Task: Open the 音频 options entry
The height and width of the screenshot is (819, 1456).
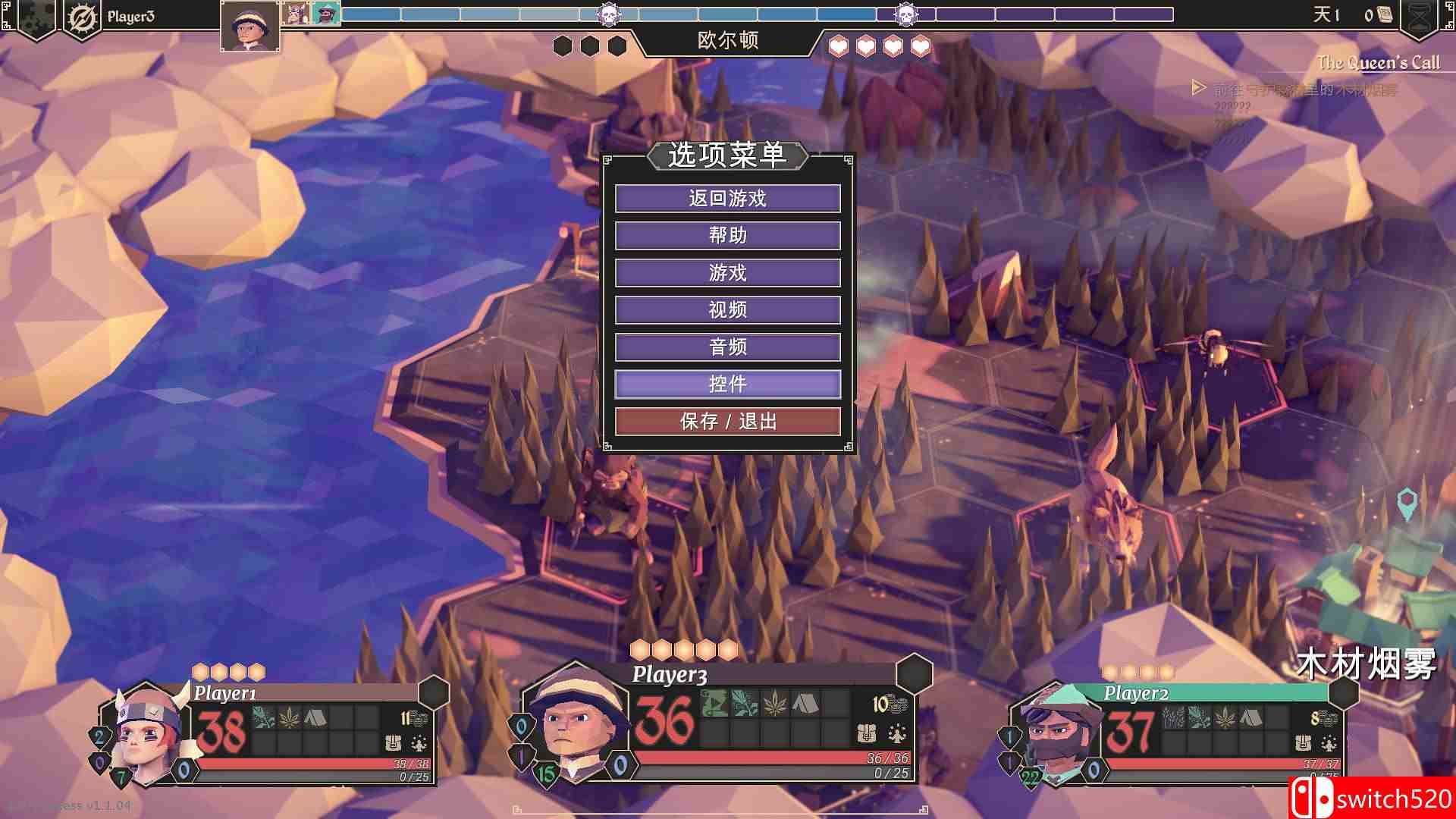Action: 728,347
